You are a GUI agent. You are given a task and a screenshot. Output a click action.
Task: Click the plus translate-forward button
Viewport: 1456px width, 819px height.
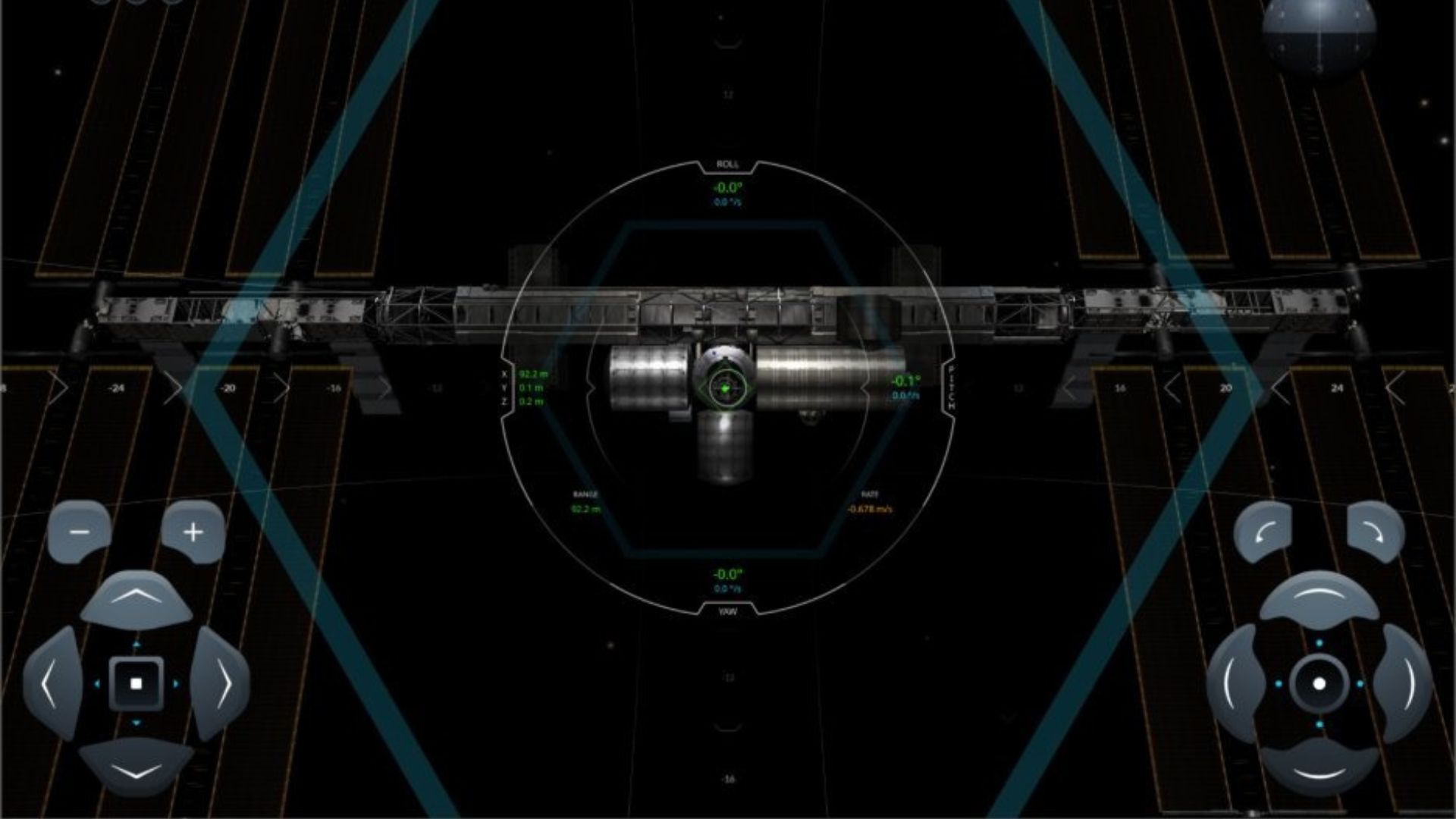pos(193,532)
